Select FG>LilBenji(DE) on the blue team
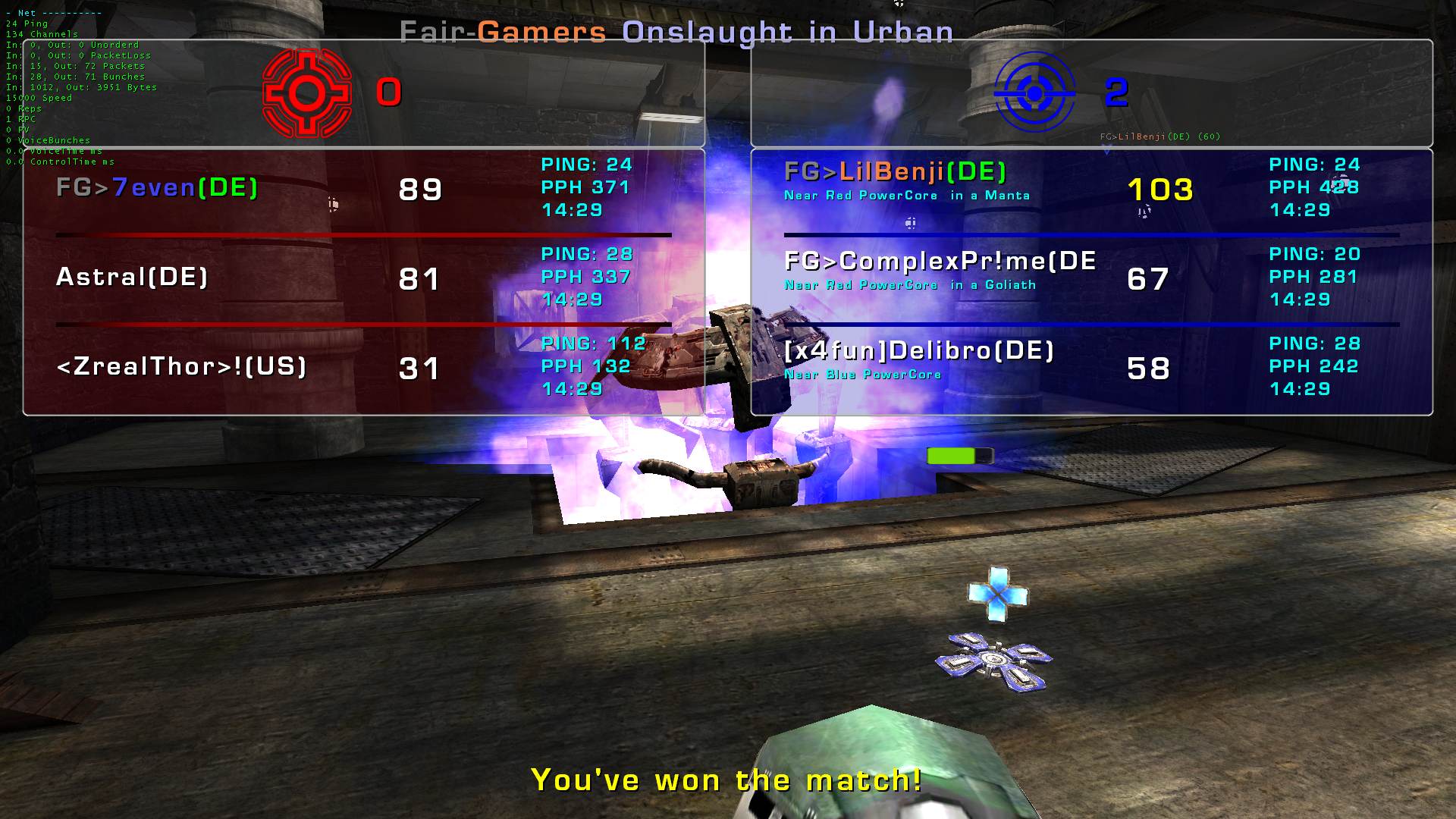This screenshot has height=819, width=1456. coord(895,173)
